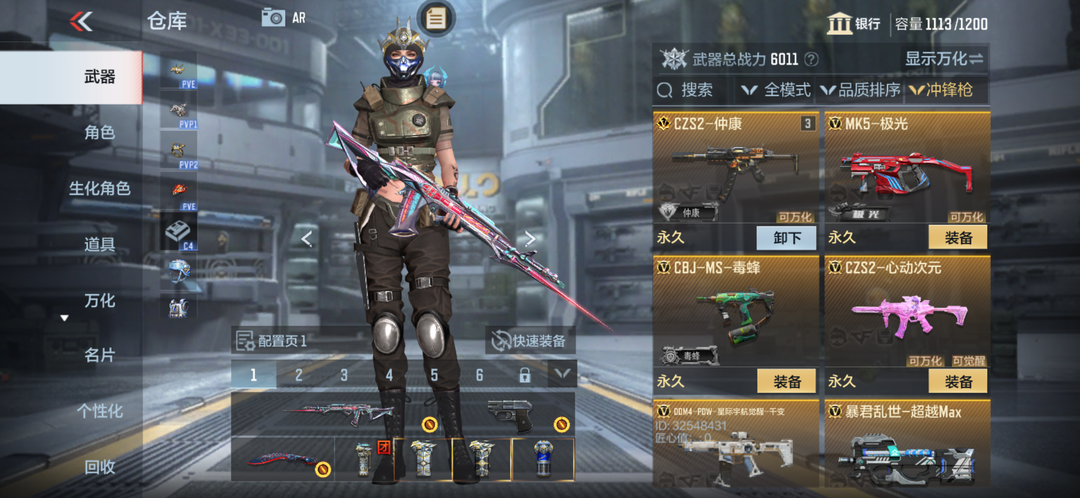Equip the CBJ-MS-毒蜂 weapon
The height and width of the screenshot is (498, 1080).
pos(787,381)
